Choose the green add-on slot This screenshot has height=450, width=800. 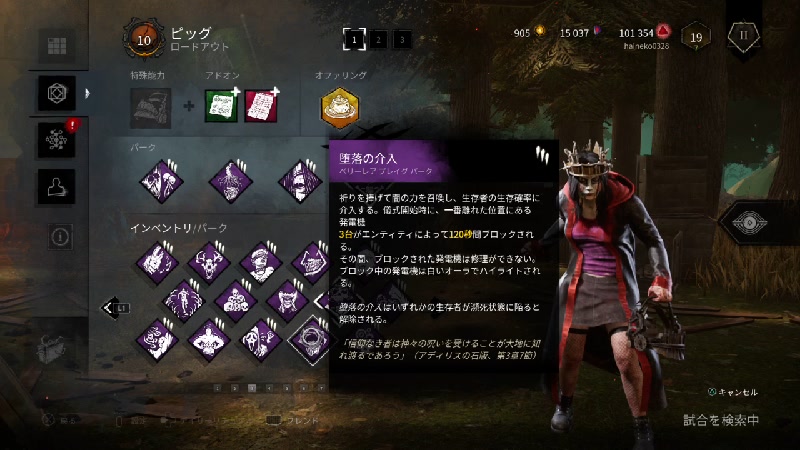click(219, 107)
